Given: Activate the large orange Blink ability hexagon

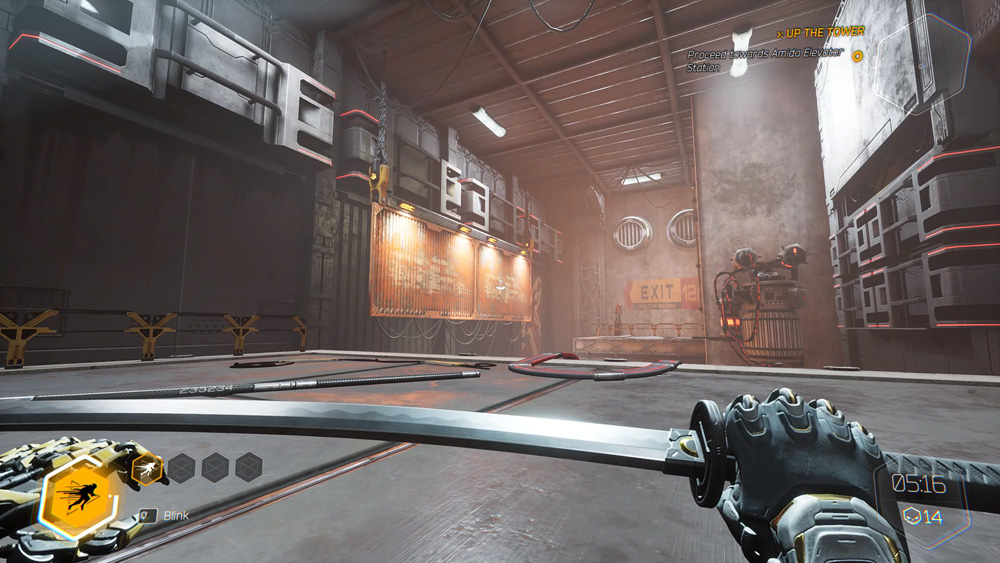Looking at the screenshot, I should coord(79,496).
